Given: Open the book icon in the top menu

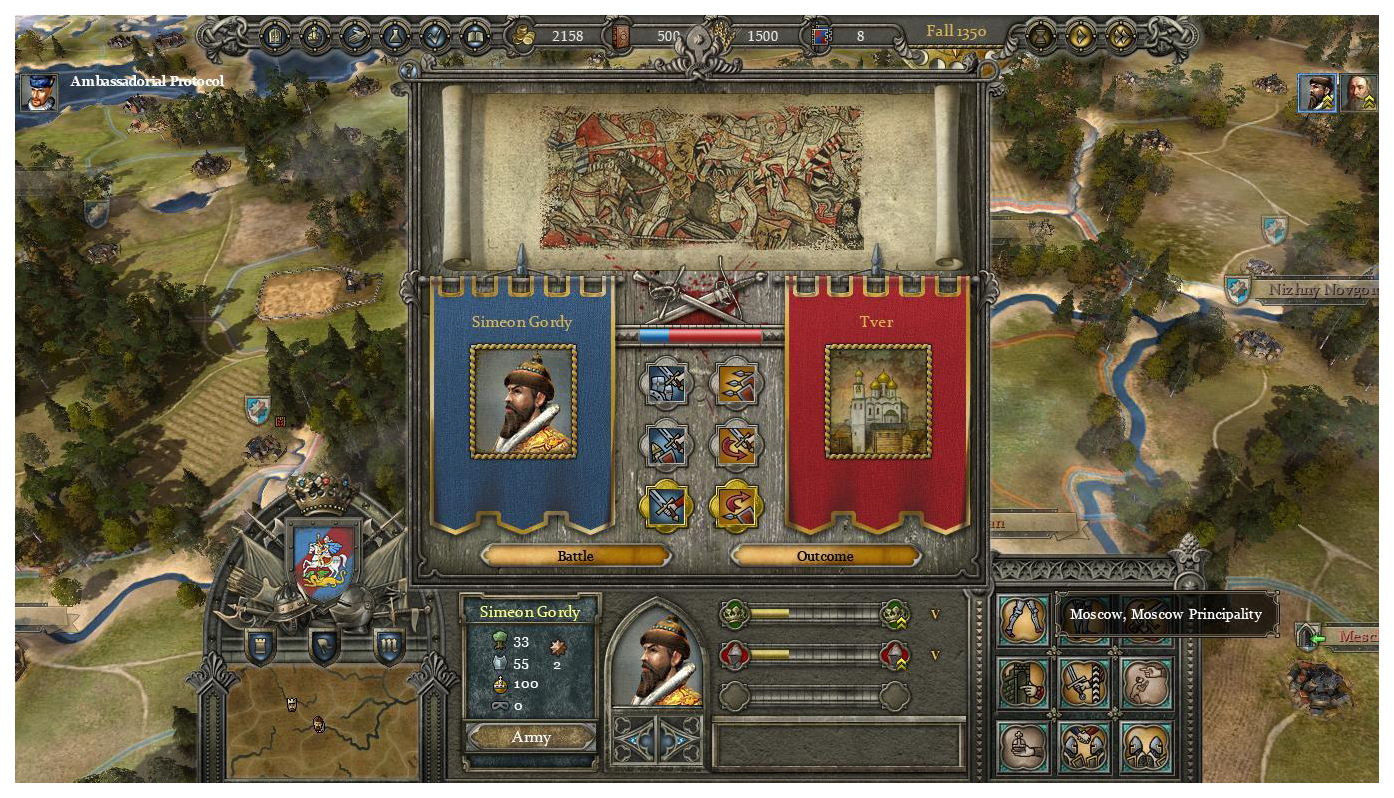Looking at the screenshot, I should [x=476, y=37].
